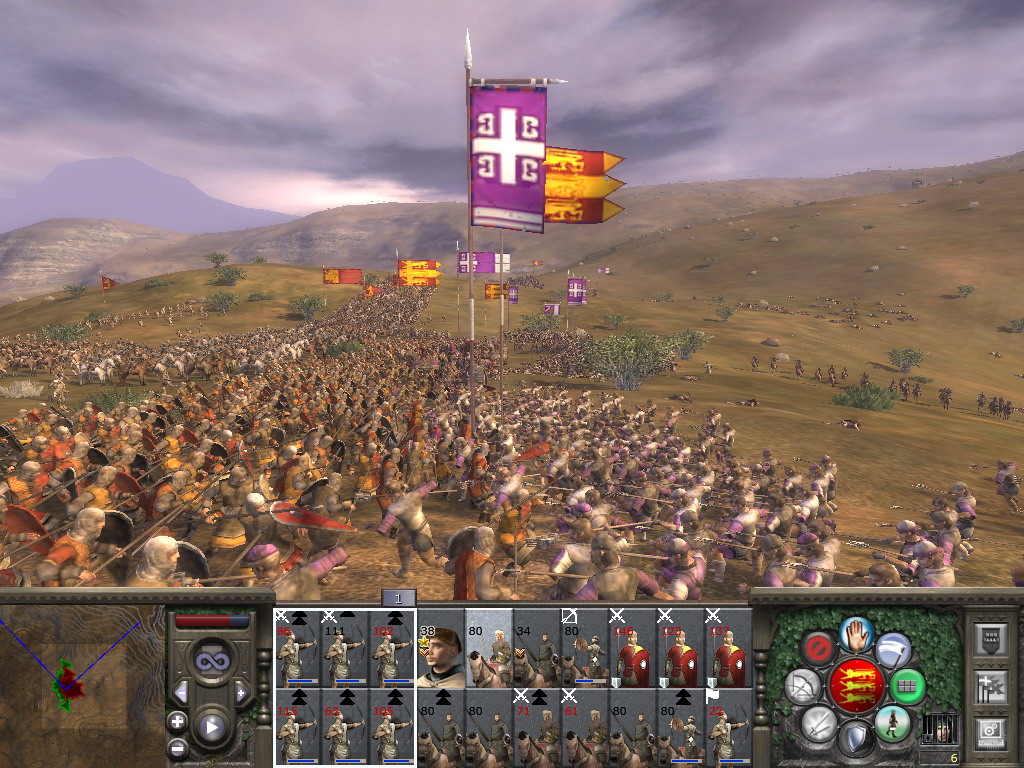
Task: Select the cavalry unit card showing 34
Action: coord(536,648)
